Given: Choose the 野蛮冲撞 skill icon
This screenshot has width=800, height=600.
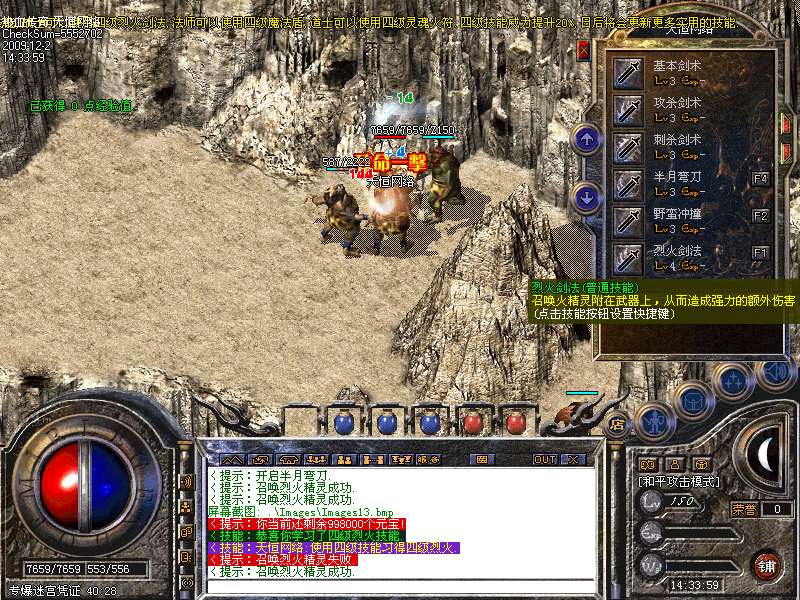Looking at the screenshot, I should click(x=628, y=221).
